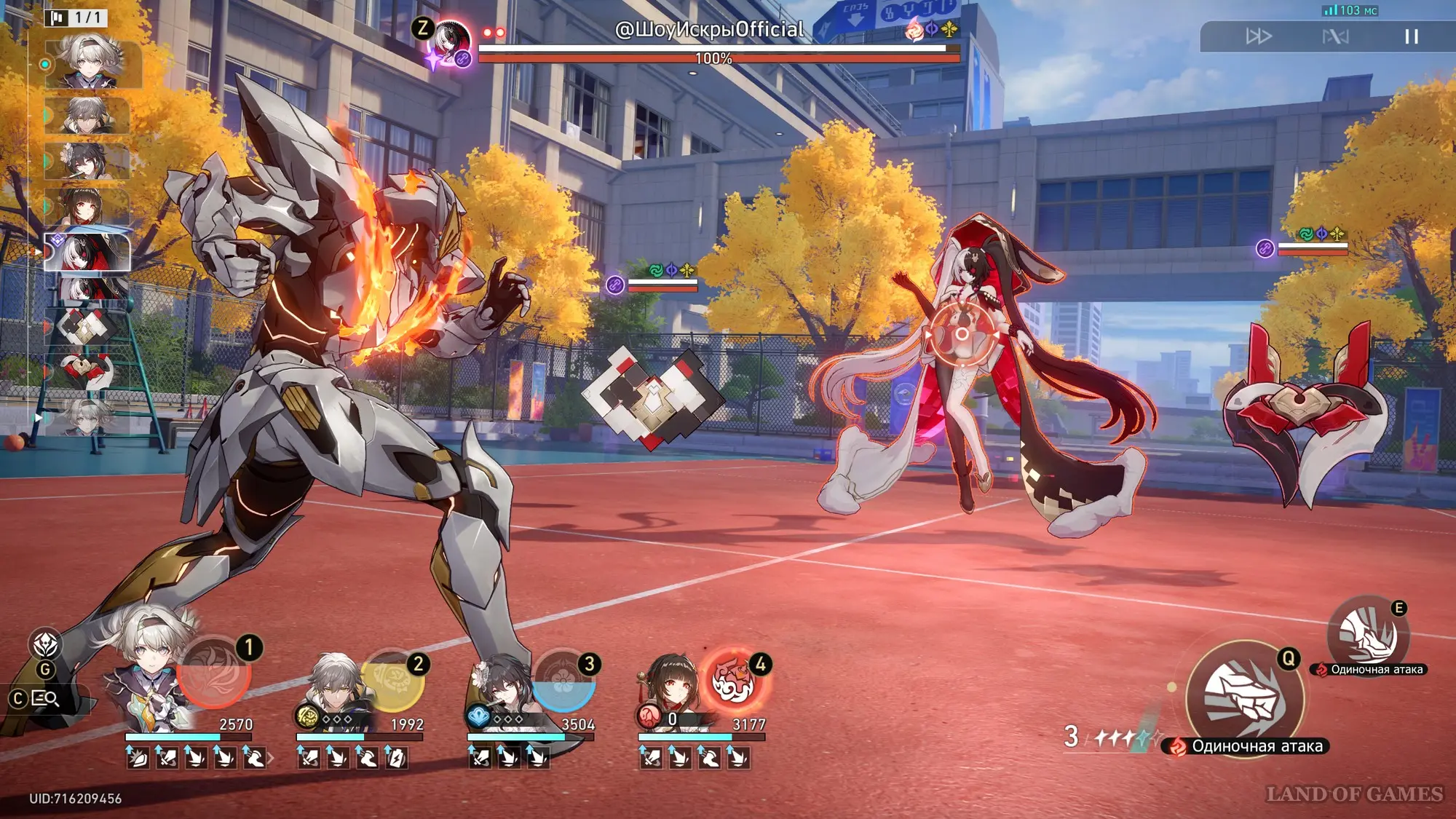Select the technique icon above G
The image size is (1456, 819).
45,644
